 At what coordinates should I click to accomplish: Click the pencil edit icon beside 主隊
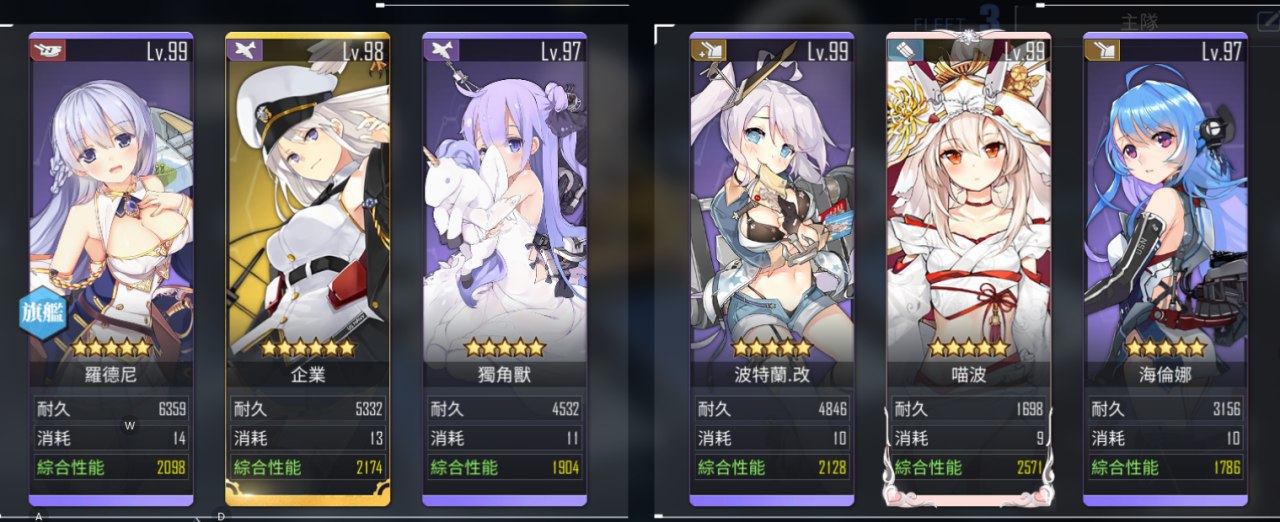coord(1266,20)
